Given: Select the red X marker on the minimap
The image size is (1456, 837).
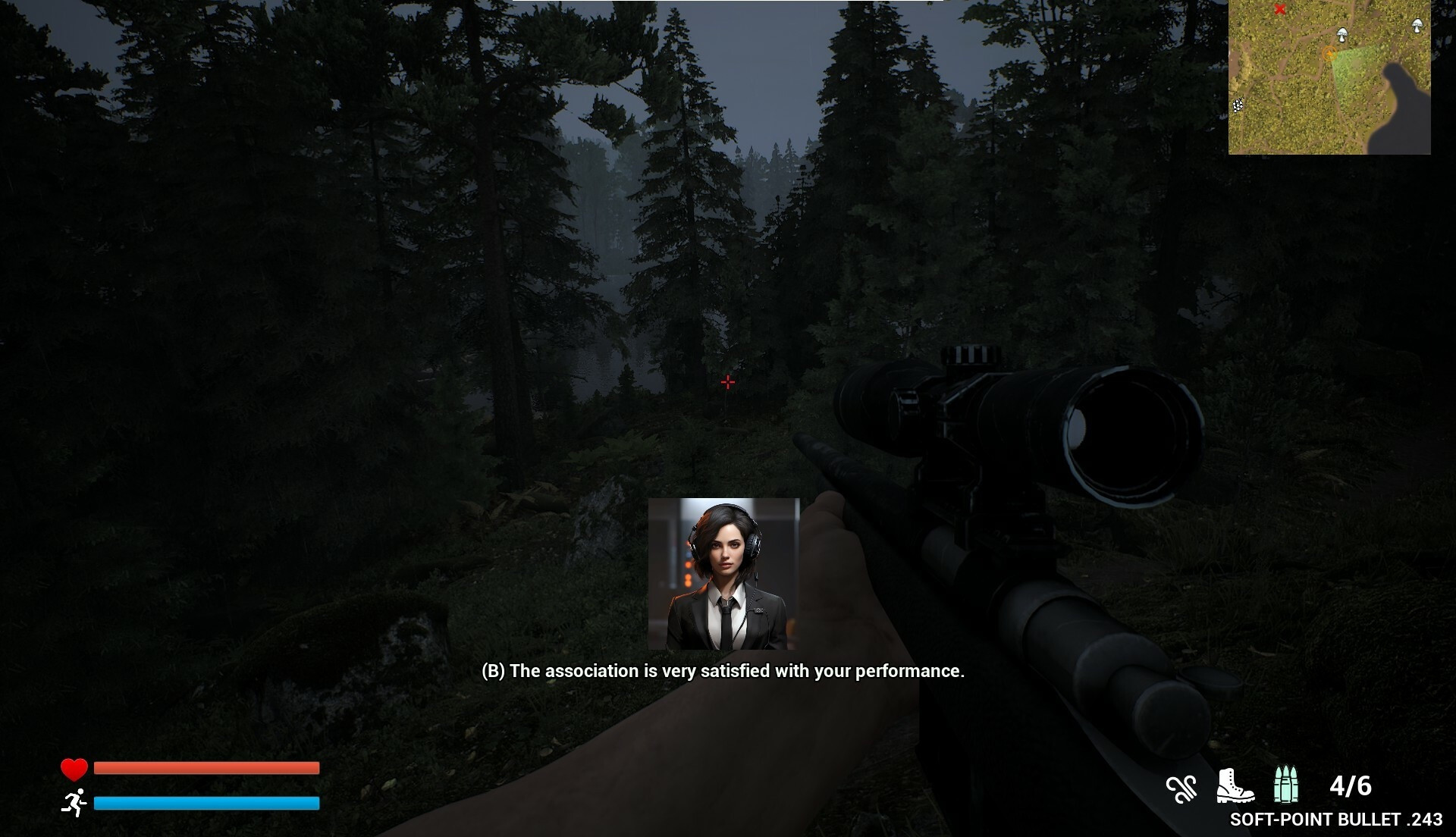Looking at the screenshot, I should tap(1280, 10).
